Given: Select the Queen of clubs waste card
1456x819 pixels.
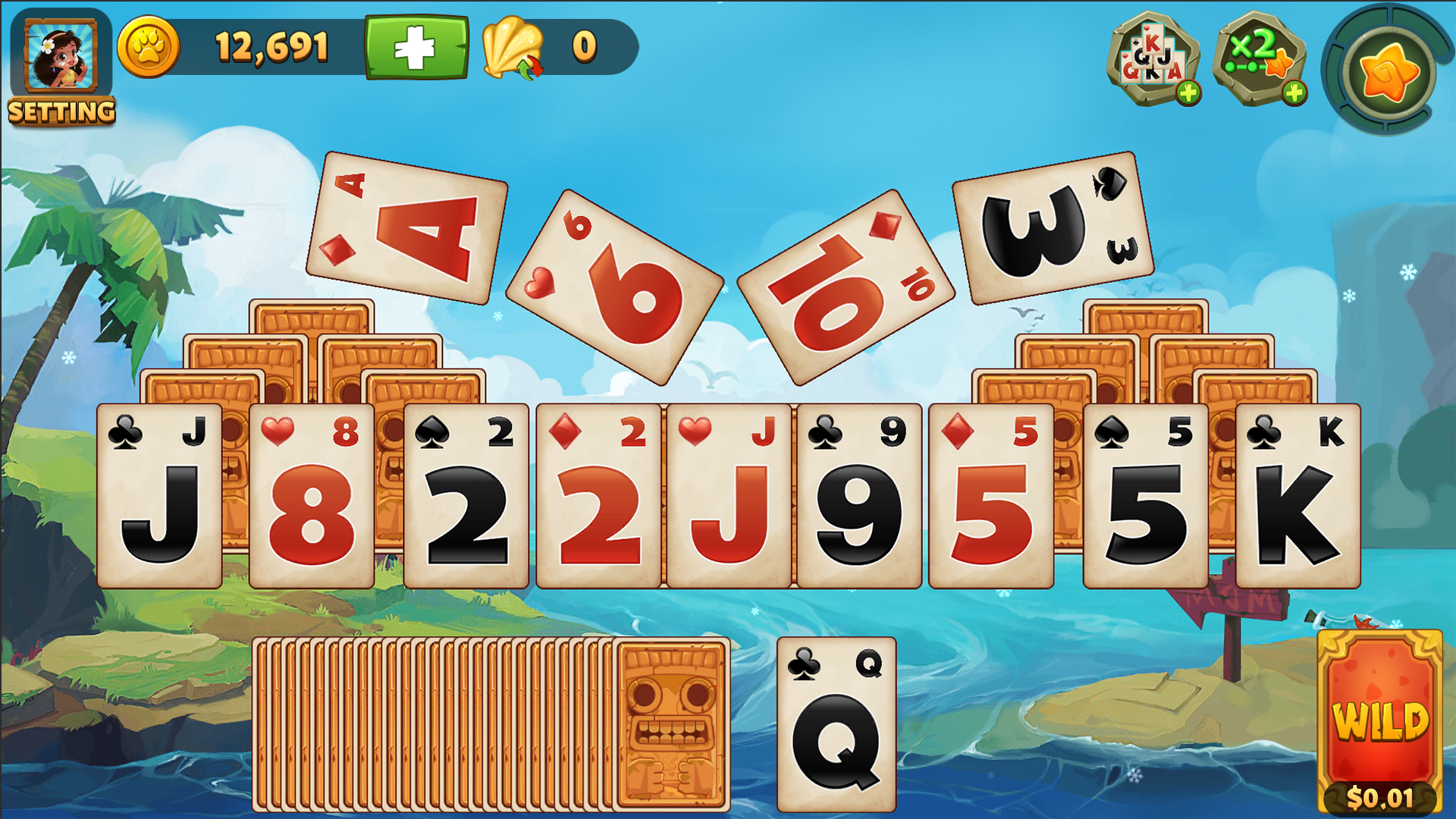Looking at the screenshot, I should click(834, 724).
